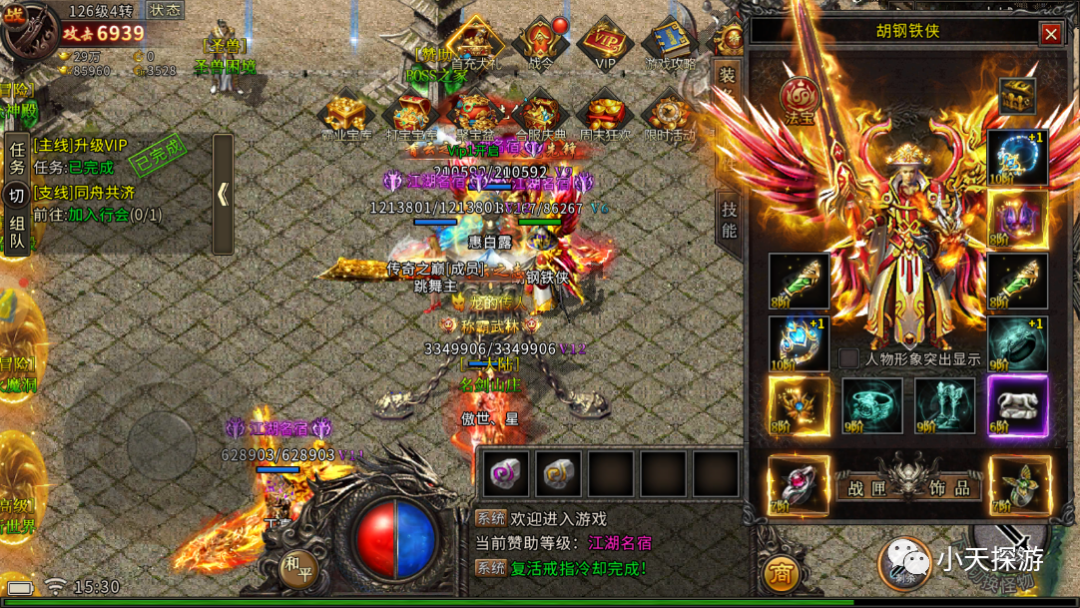The width and height of the screenshot is (1080, 608).
Task: Toggle 人物形象突出显示 checkbox
Action: (x=849, y=358)
